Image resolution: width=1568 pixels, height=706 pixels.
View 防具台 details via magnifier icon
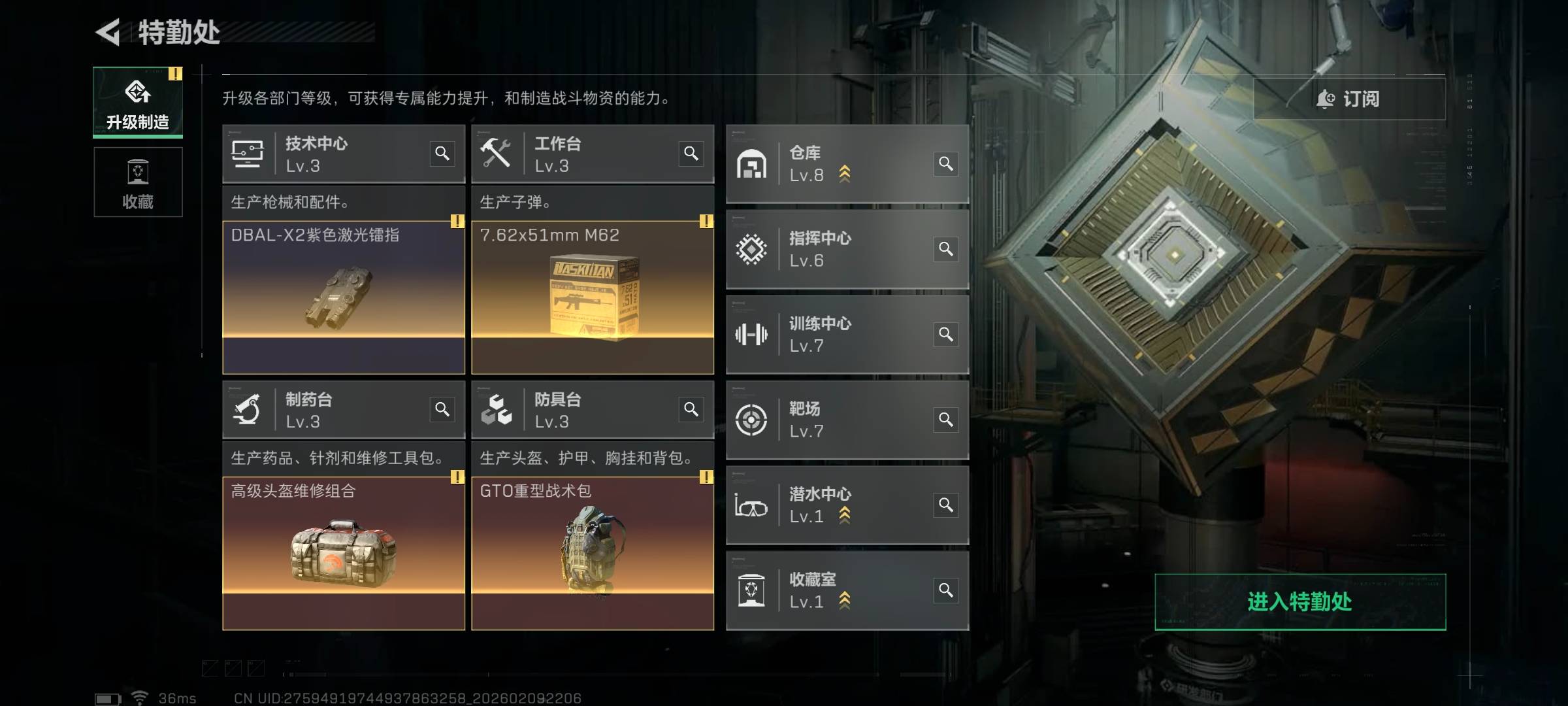(691, 410)
